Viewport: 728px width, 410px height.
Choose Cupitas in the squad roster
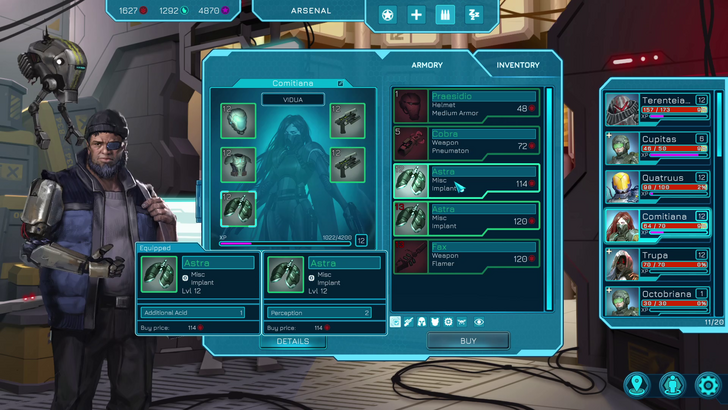point(660,147)
